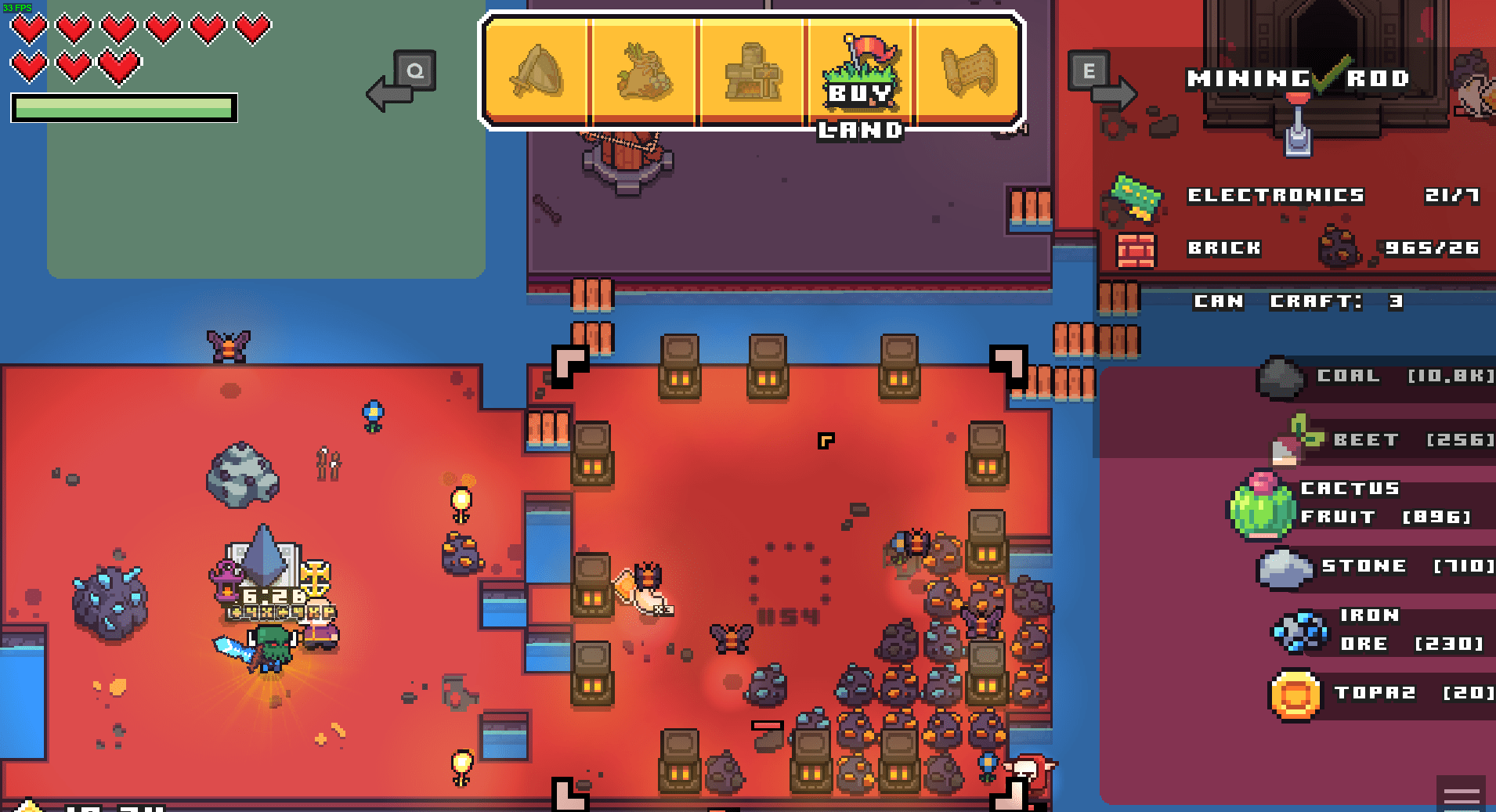The width and height of the screenshot is (1496, 812).
Task: Select the highlighted crafting menu tab
Action: [x=860, y=72]
